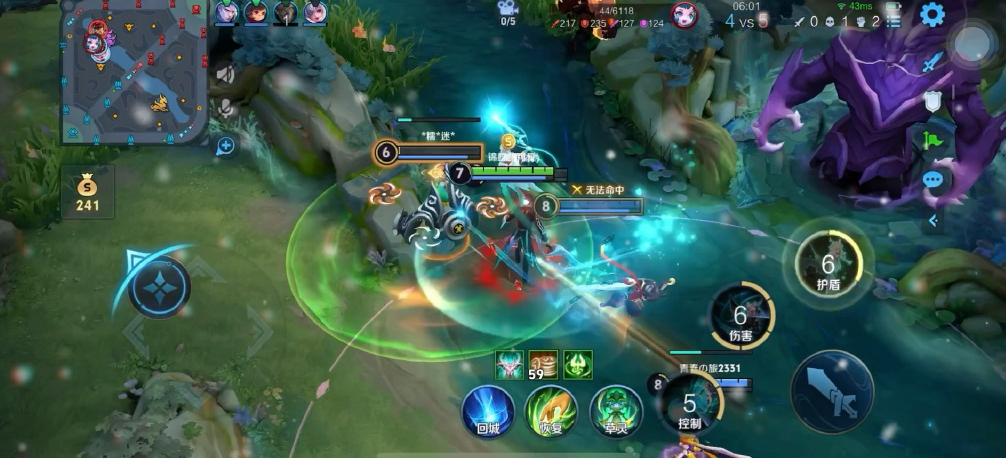1006x458 pixels.
Task: Tap the minimap
Action: (133, 71)
